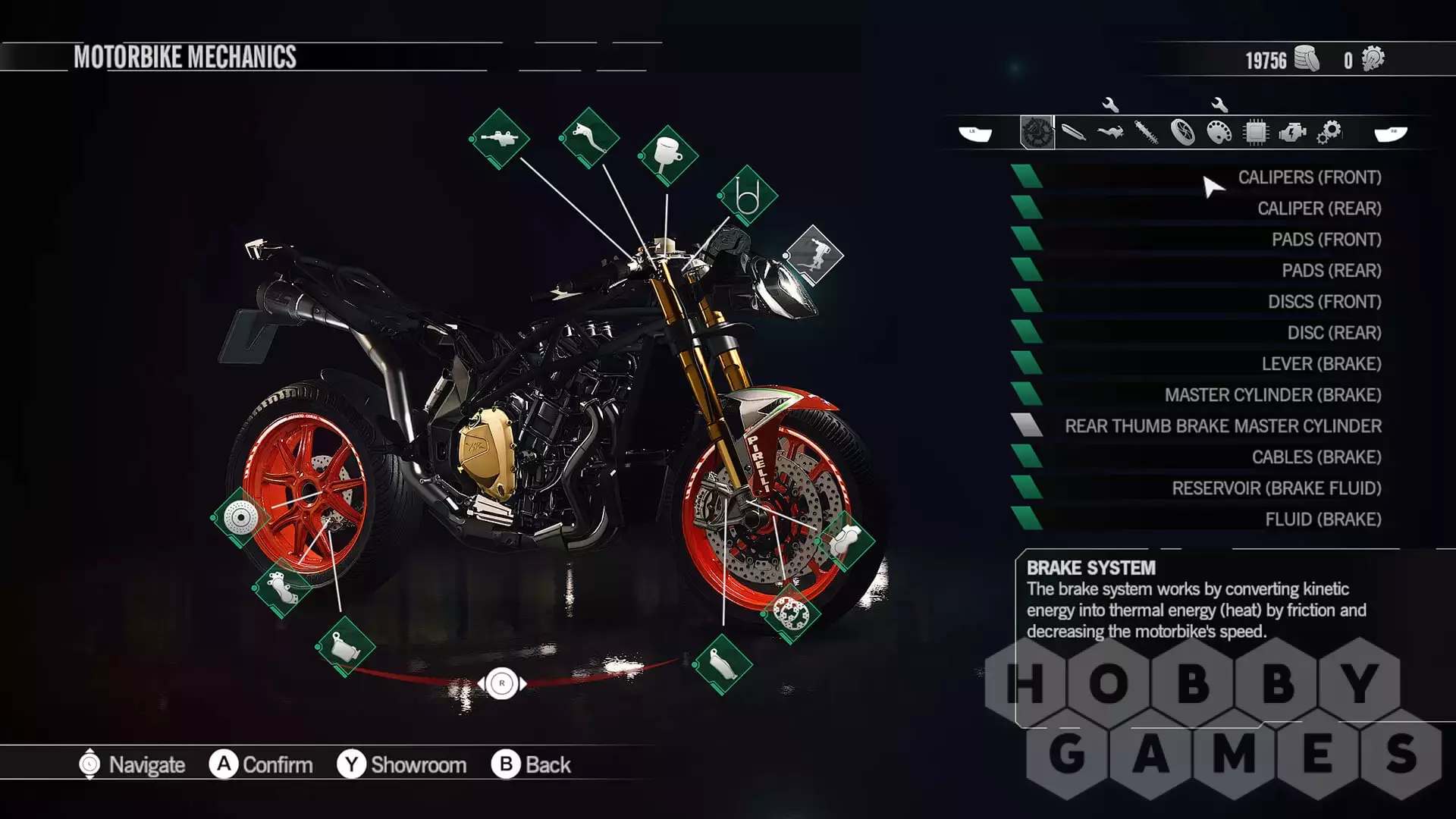Select Rear Thumb Brake Master Cylinder

pyautogui.click(x=1222, y=426)
